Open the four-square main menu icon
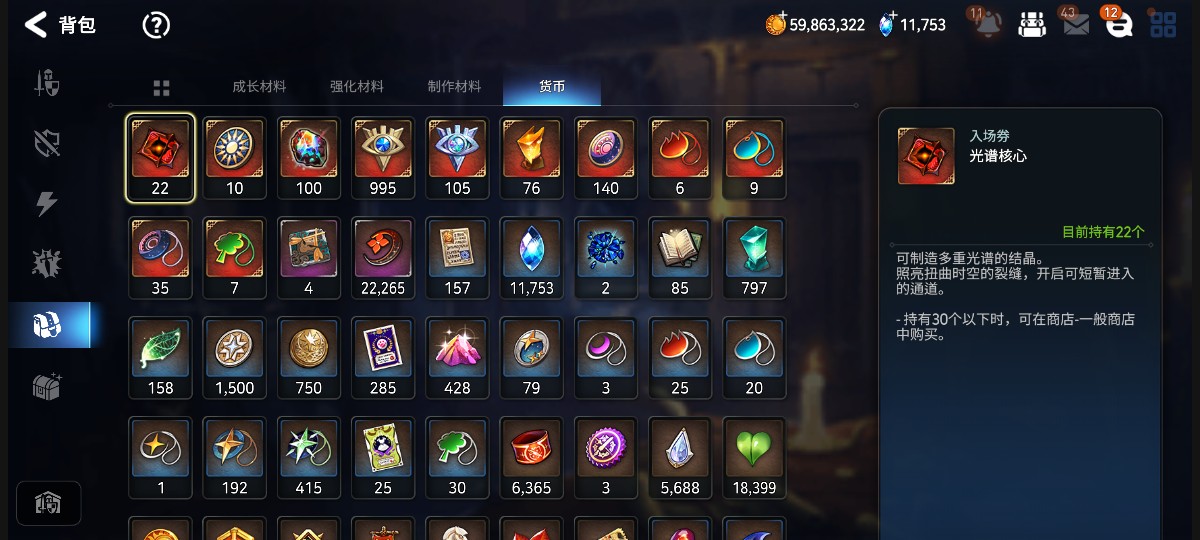This screenshot has width=1200, height=540. point(1163,25)
